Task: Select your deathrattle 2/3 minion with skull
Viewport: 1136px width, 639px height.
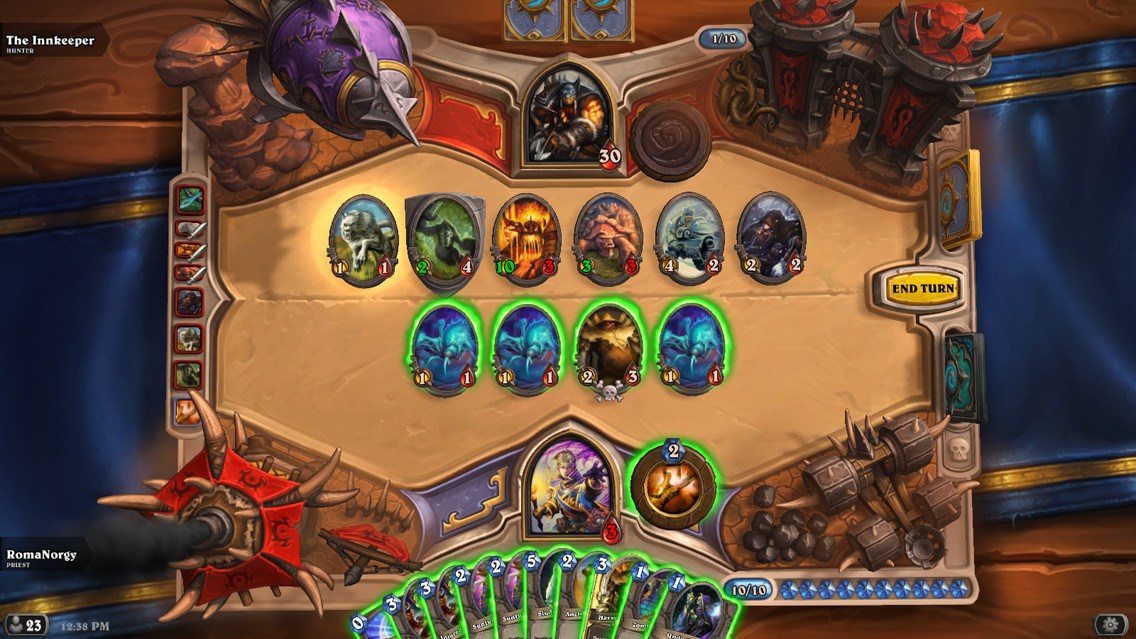Action: [608, 346]
